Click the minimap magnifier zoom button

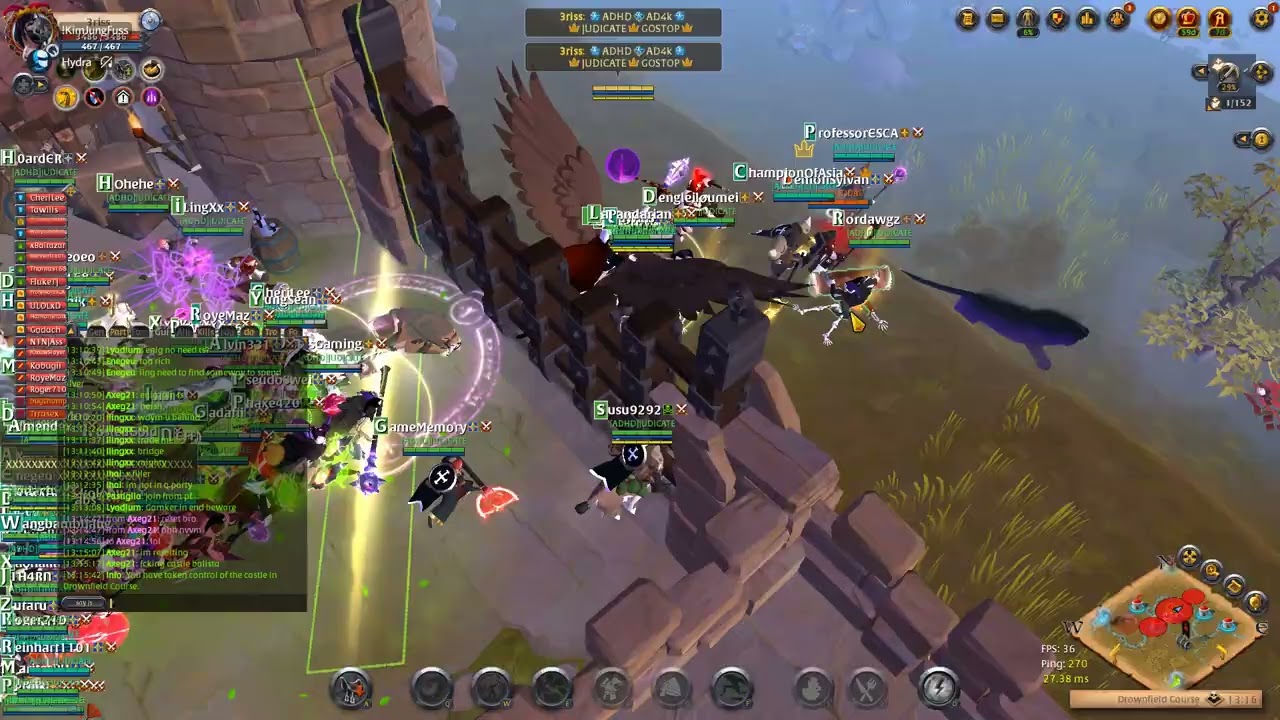1212,571
